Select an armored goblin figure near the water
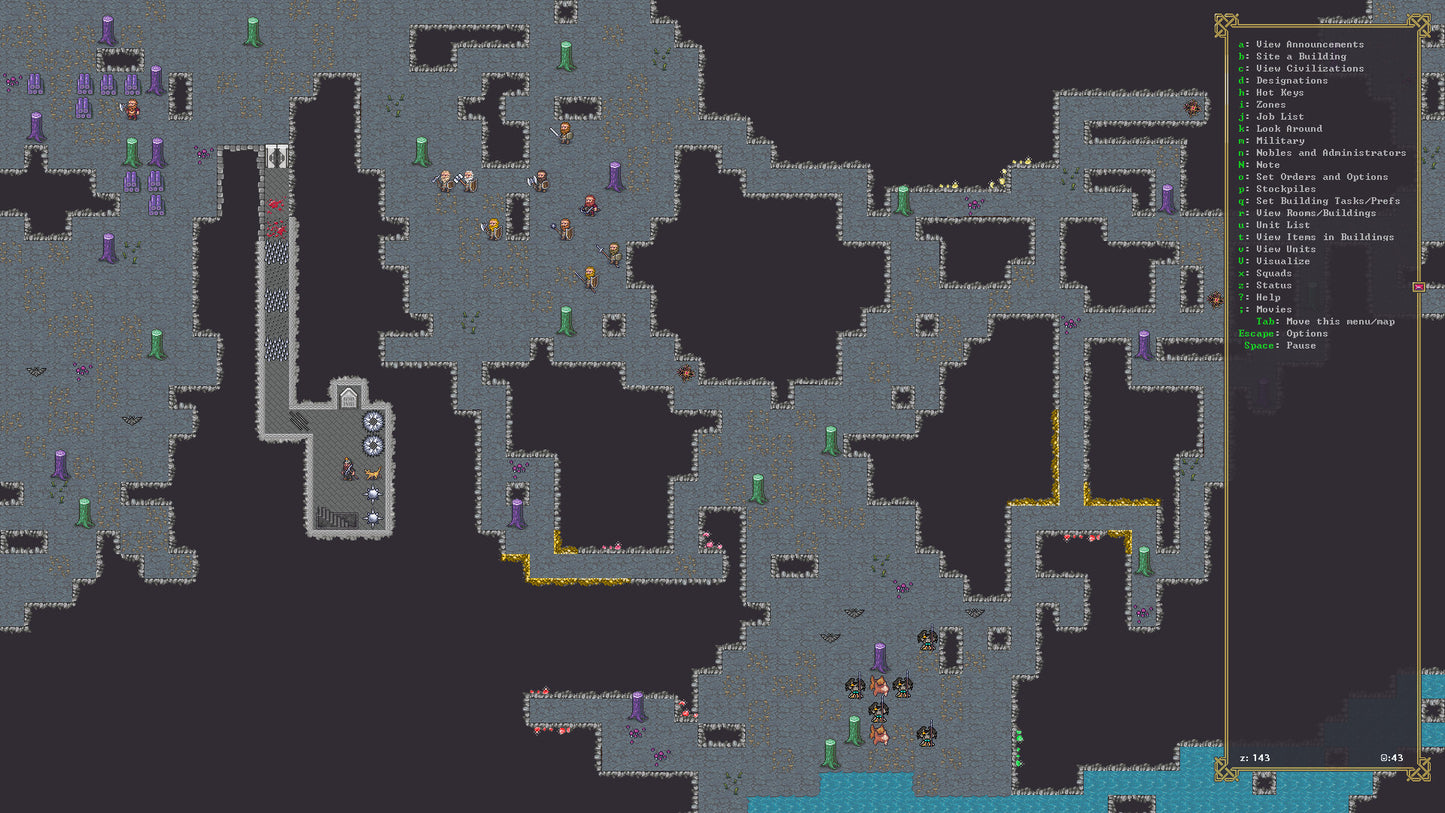This screenshot has width=1445, height=813. click(x=927, y=640)
